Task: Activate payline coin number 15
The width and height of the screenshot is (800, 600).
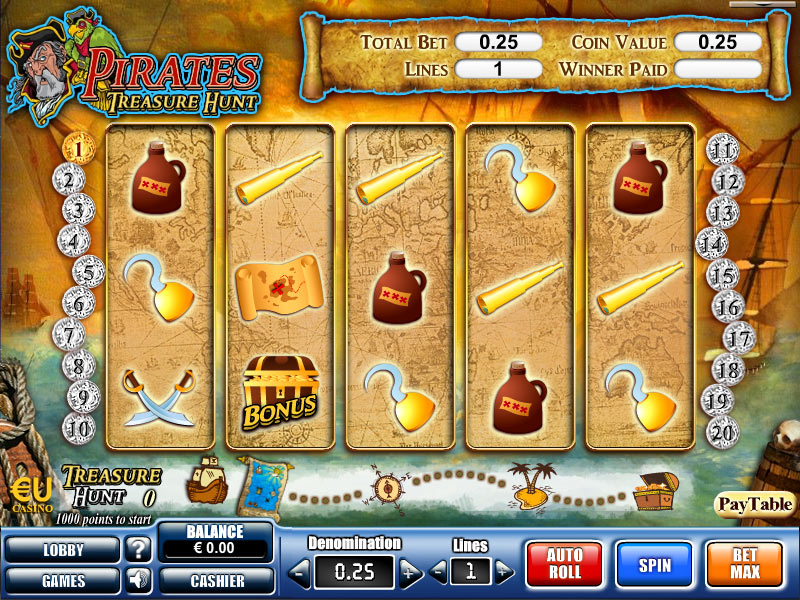Action: click(x=722, y=274)
